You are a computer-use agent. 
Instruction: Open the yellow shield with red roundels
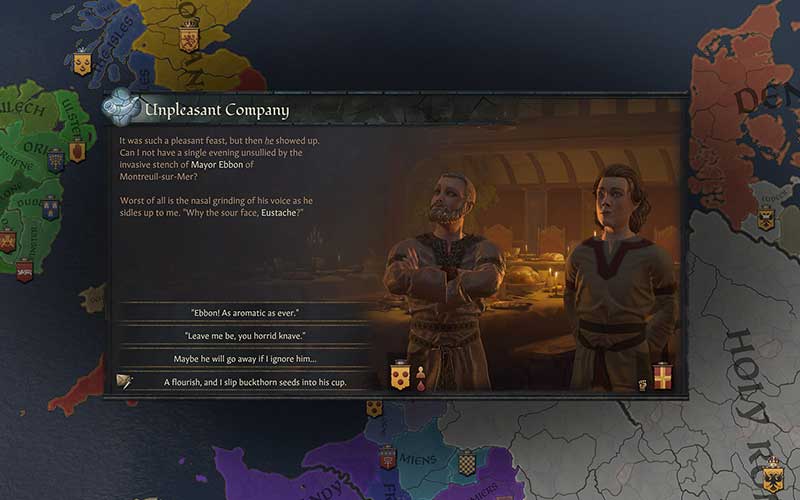pos(399,376)
